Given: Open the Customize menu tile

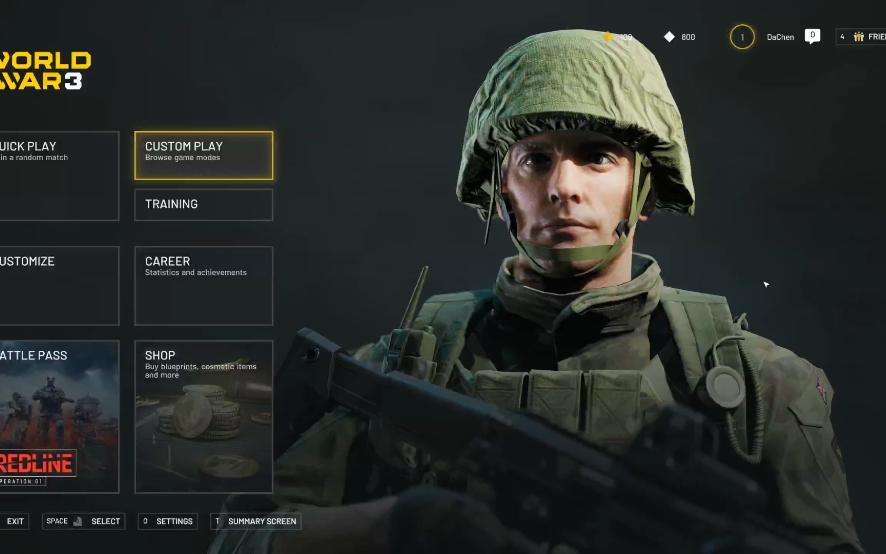Looking at the screenshot, I should click(58, 285).
